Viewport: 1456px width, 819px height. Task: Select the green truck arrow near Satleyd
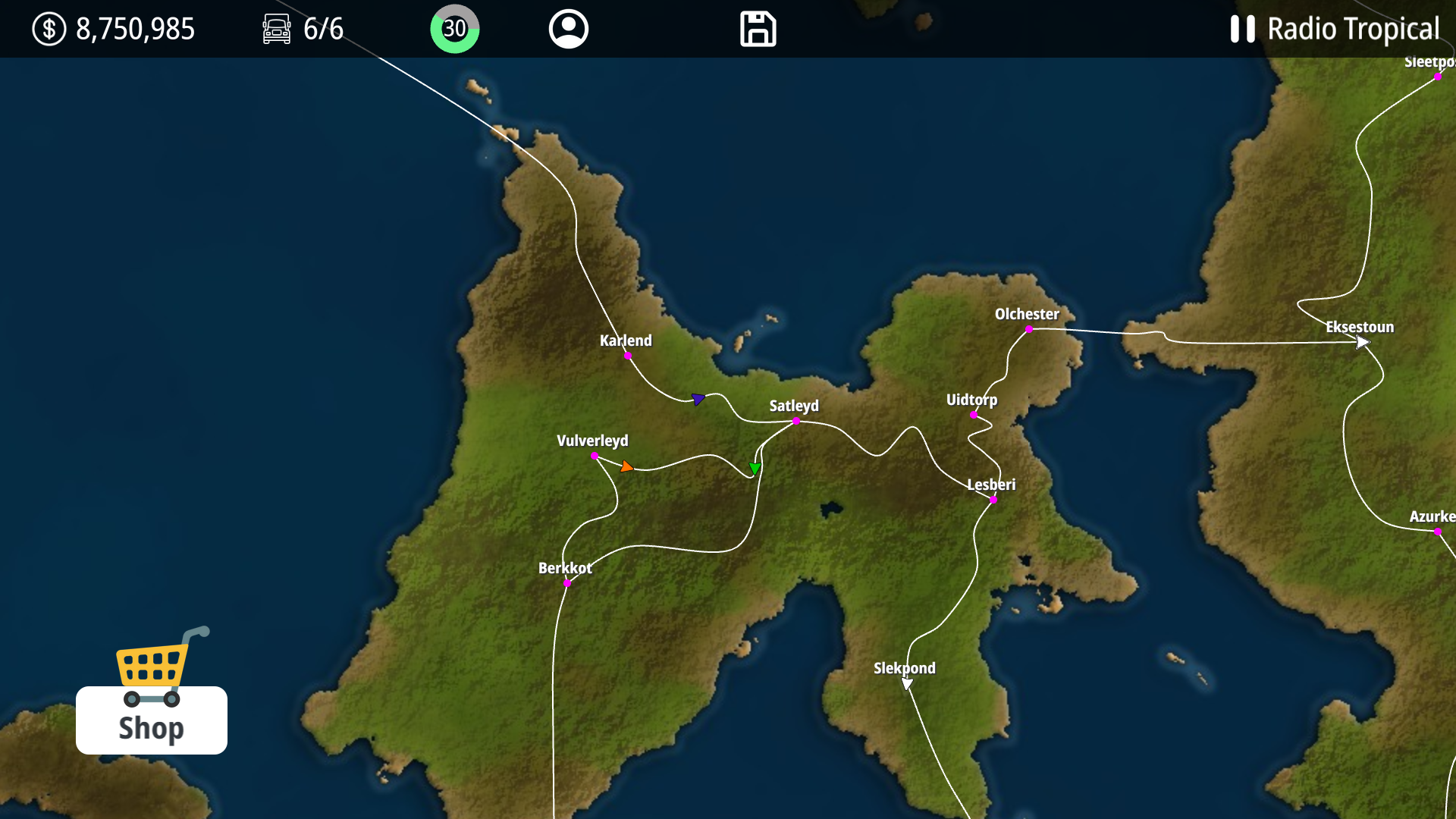[755, 469]
